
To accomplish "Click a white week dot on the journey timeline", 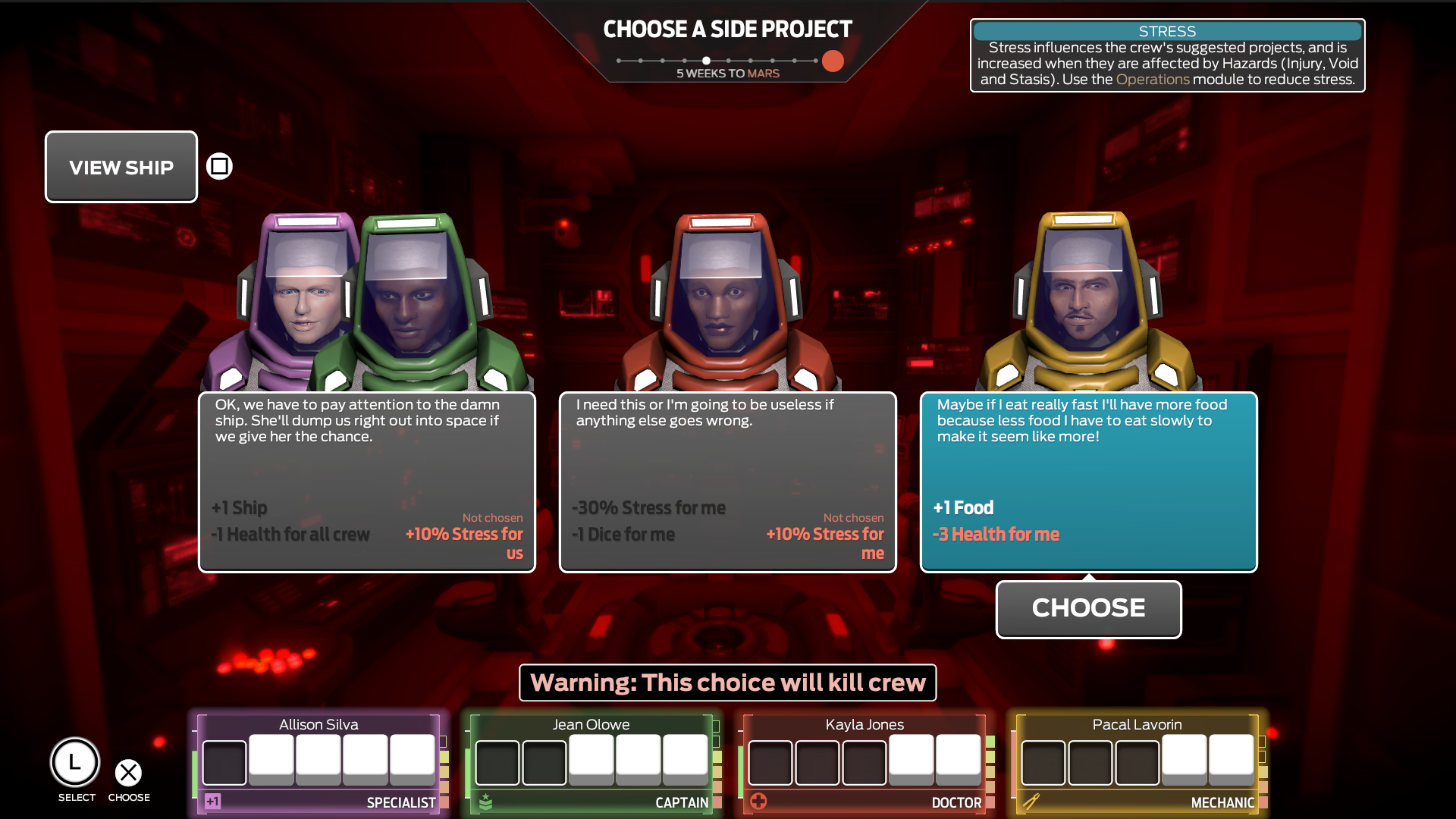I will click(706, 59).
